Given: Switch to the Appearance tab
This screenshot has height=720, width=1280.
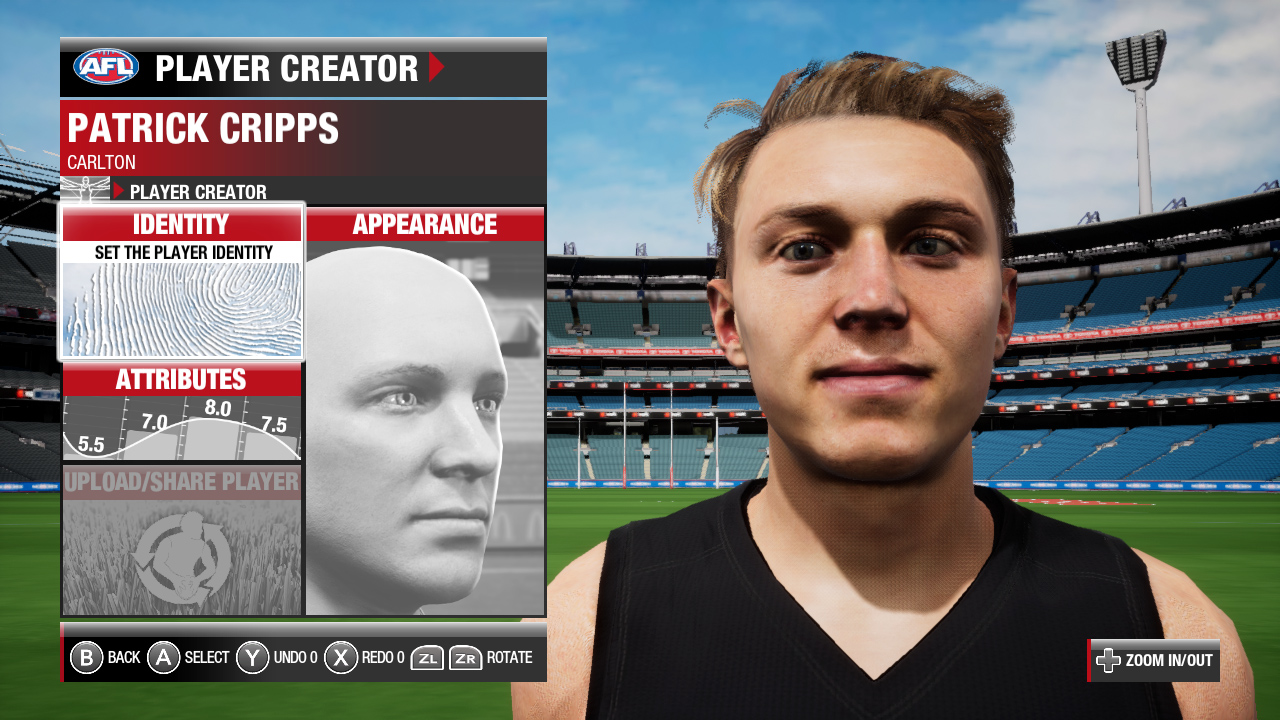Looking at the screenshot, I should point(424,224).
